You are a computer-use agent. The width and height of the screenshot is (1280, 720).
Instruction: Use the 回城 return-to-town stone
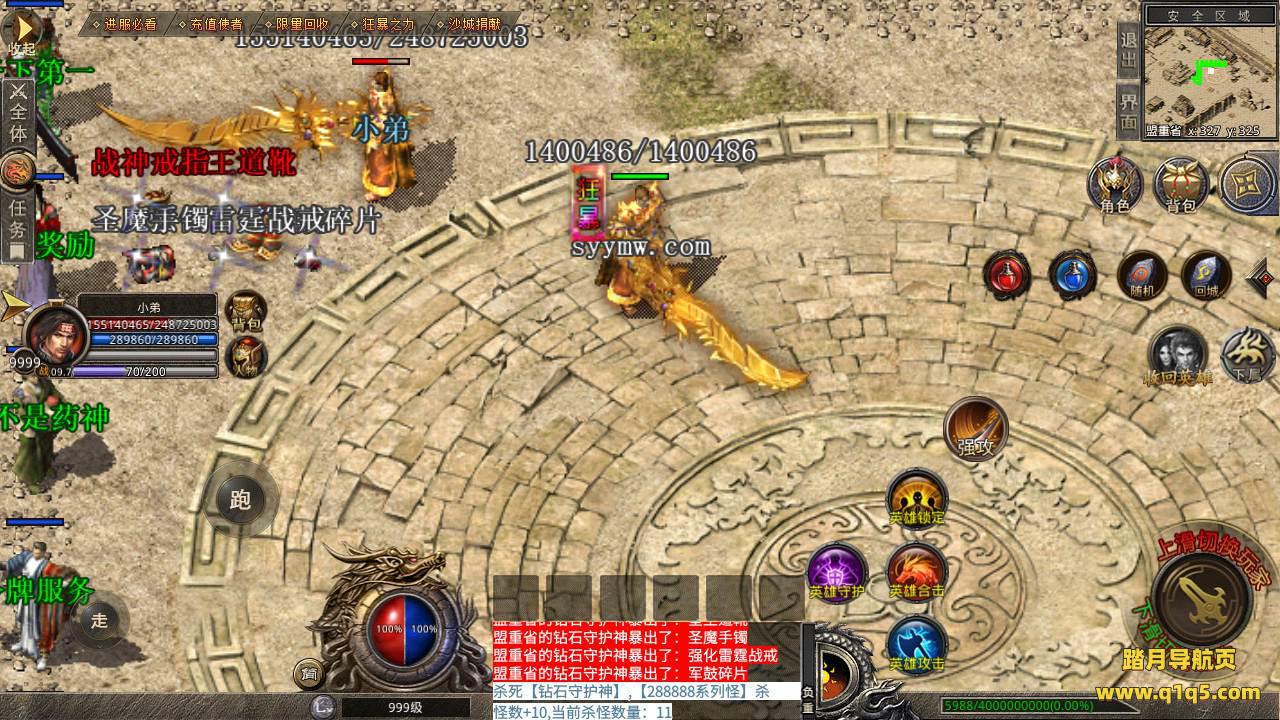coord(1205,276)
